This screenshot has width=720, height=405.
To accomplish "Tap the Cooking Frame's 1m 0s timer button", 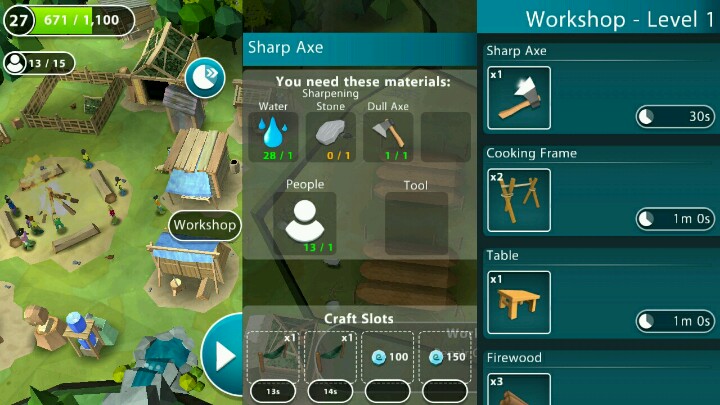I will click(x=675, y=219).
